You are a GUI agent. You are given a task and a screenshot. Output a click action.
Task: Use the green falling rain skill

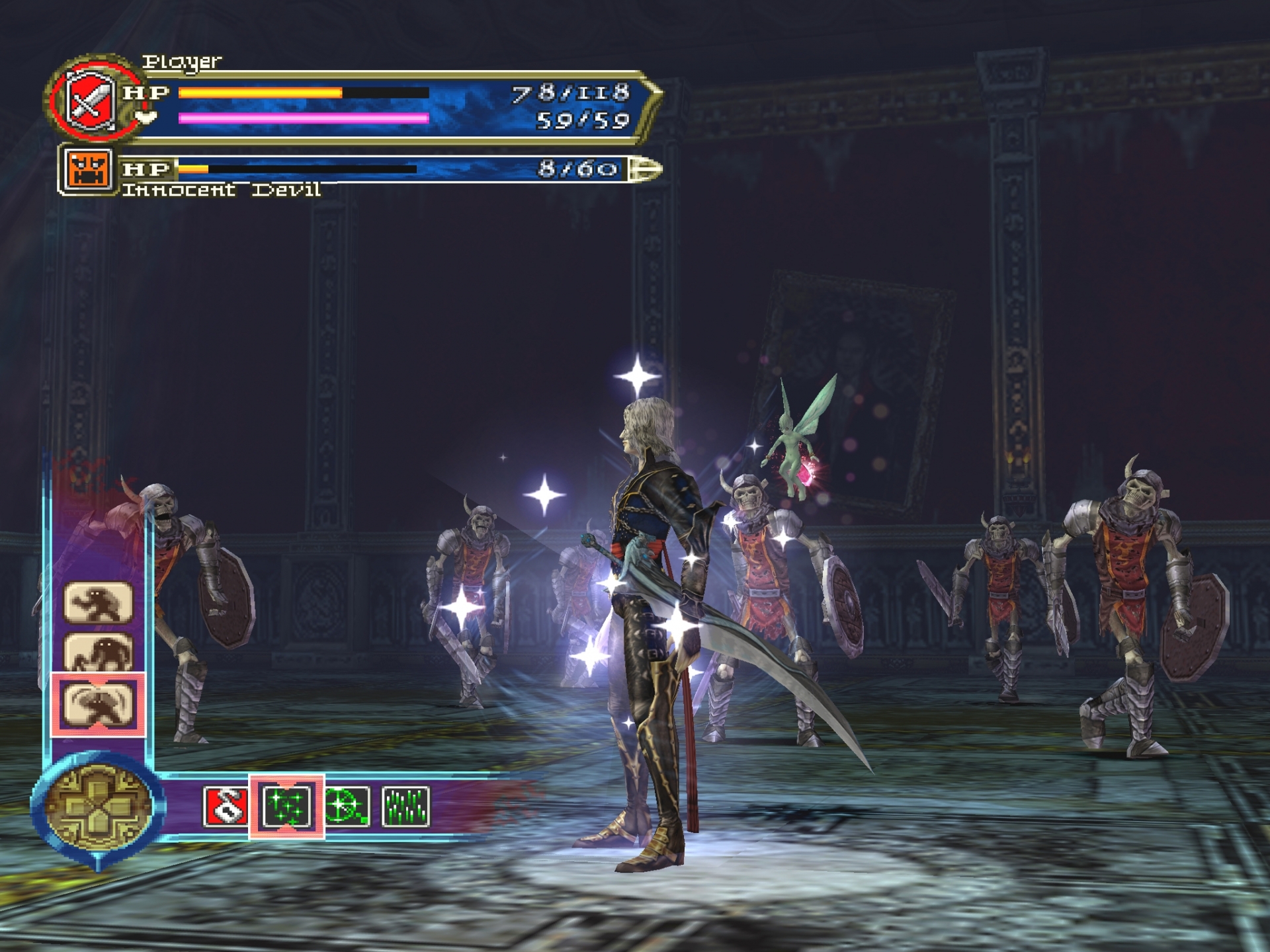pyautogui.click(x=405, y=807)
